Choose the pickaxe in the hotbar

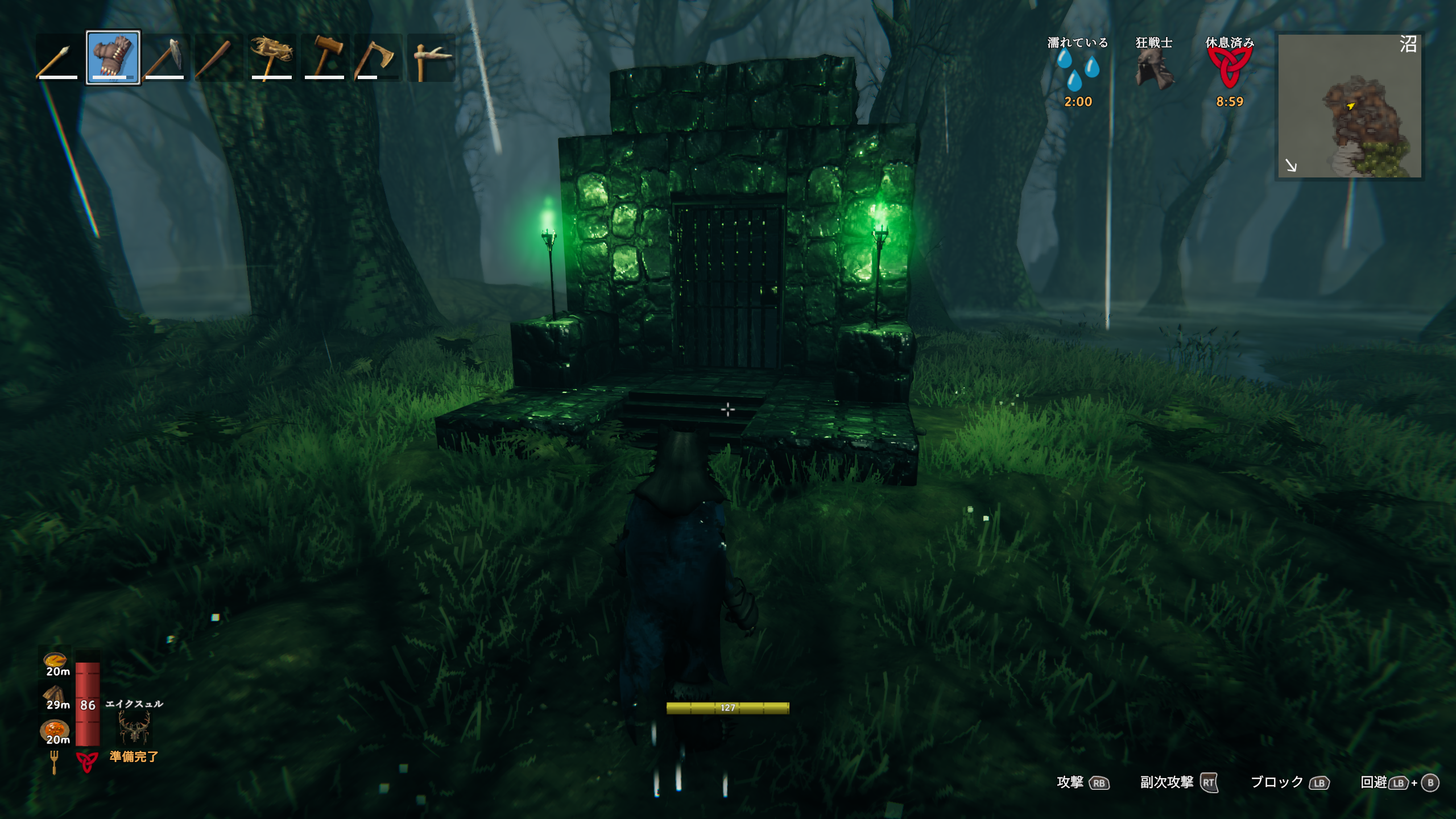(x=165, y=58)
